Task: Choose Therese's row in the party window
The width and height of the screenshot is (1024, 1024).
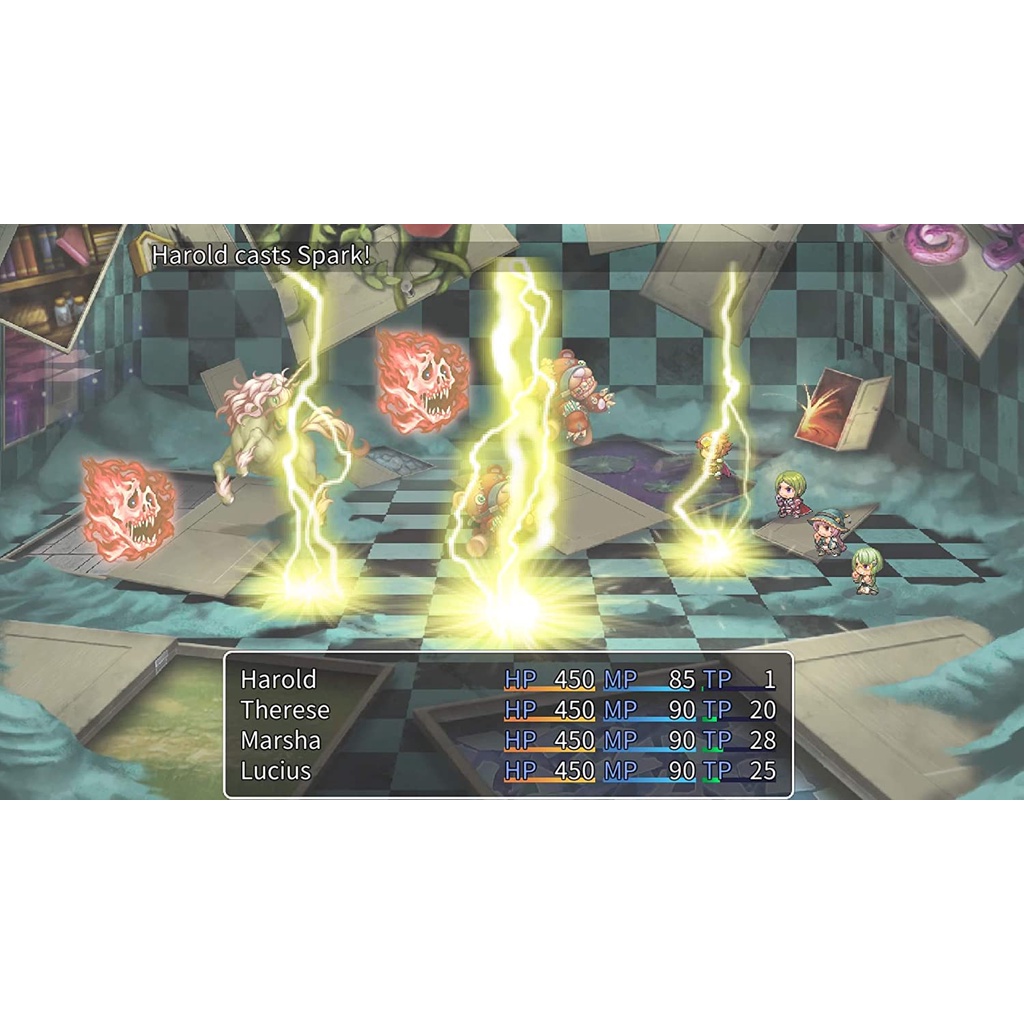Action: click(285, 711)
